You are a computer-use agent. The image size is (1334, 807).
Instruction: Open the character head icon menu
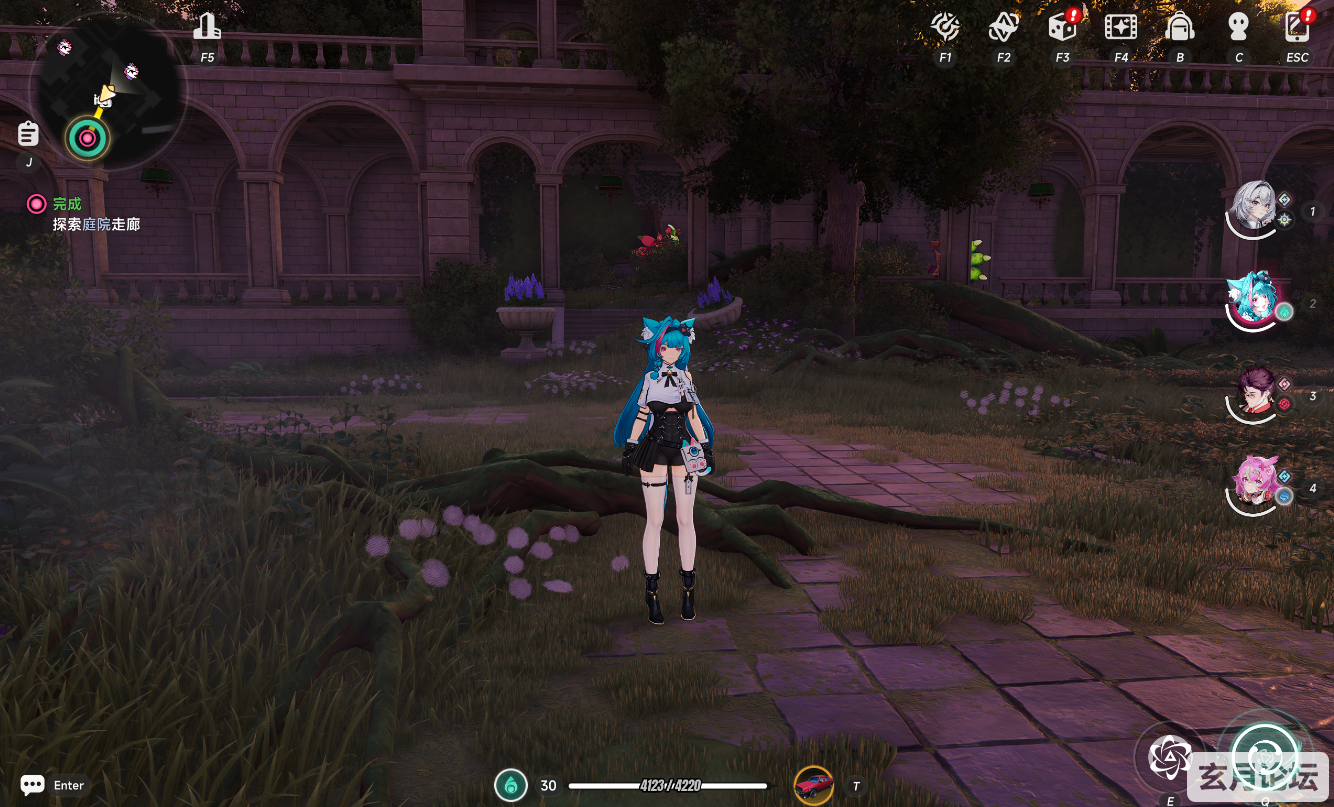click(x=1239, y=27)
